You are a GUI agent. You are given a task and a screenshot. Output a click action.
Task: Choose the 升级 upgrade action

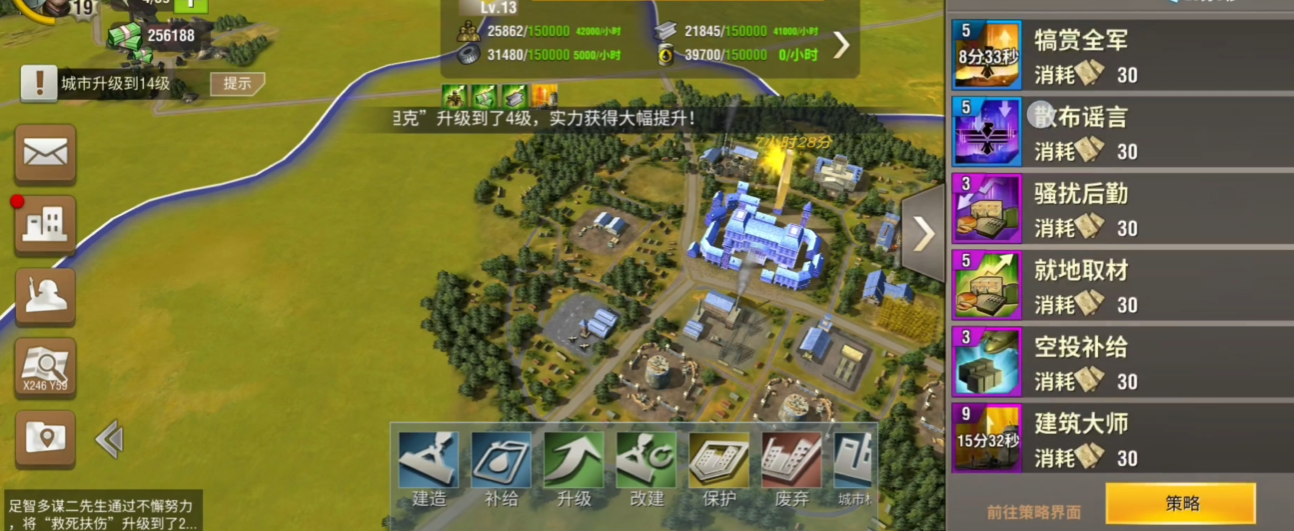(574, 468)
